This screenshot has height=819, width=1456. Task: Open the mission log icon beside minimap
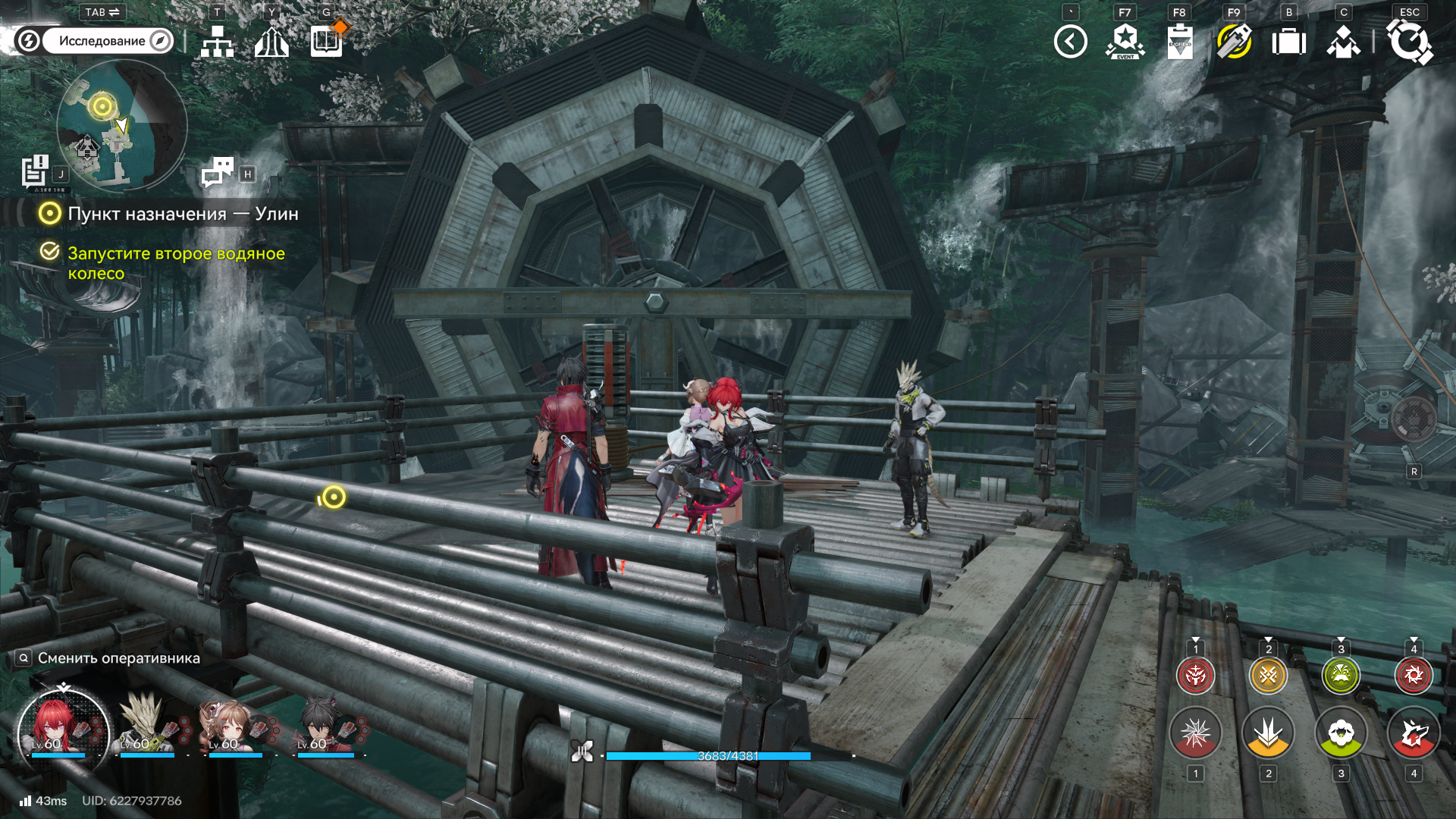[35, 171]
